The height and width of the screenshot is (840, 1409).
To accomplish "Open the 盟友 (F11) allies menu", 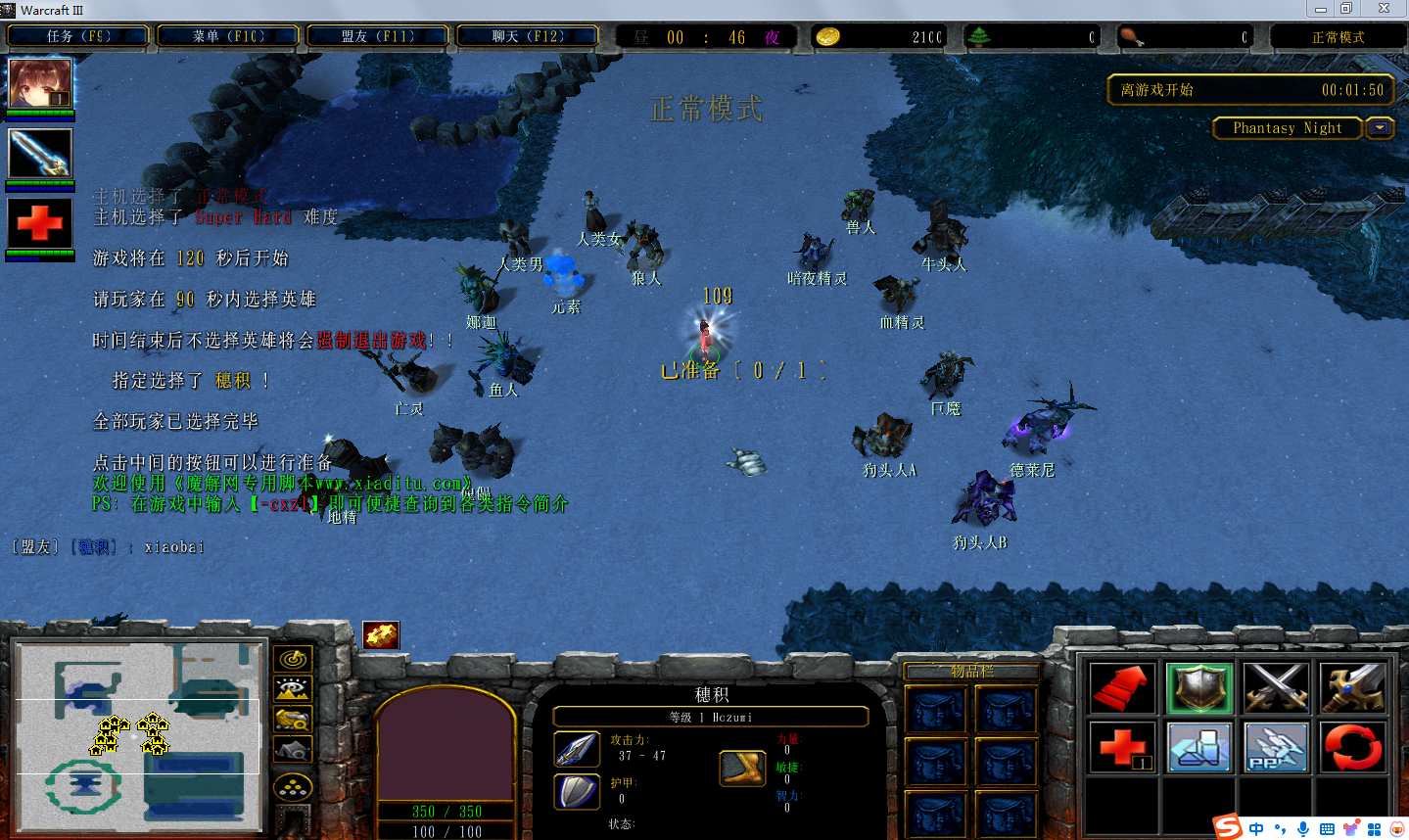I will (x=377, y=36).
